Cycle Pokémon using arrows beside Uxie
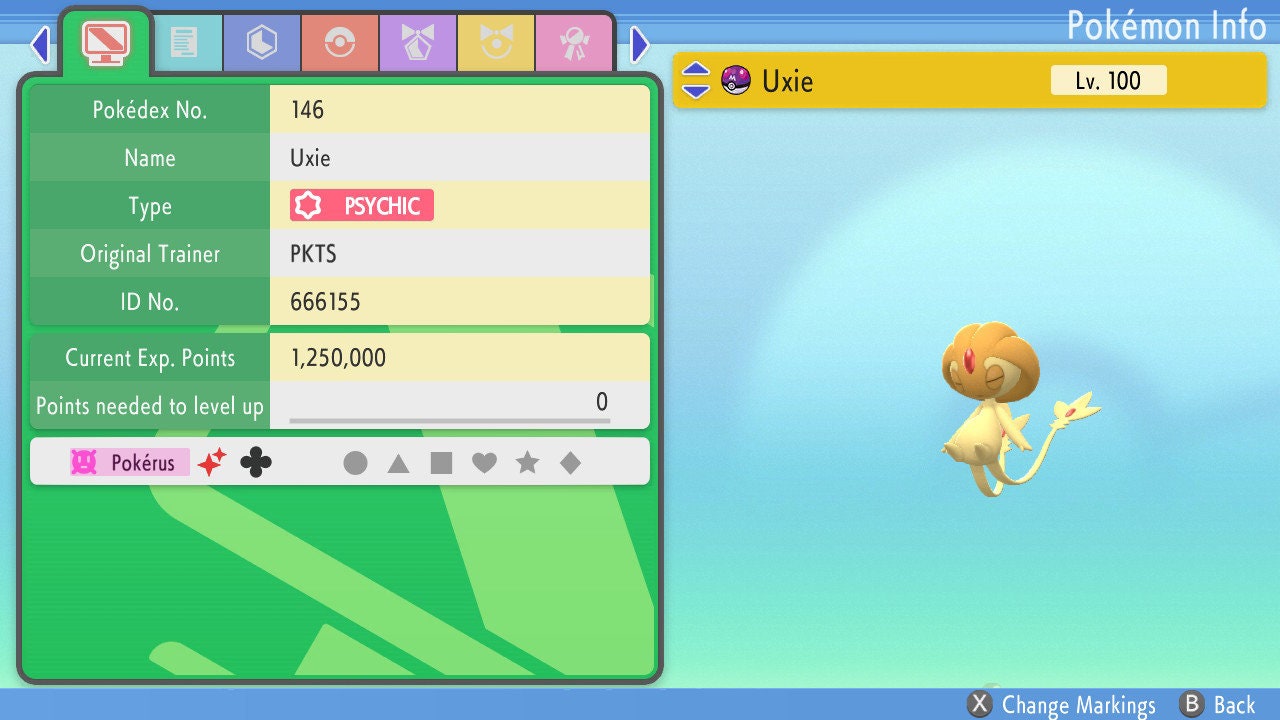 696,80
